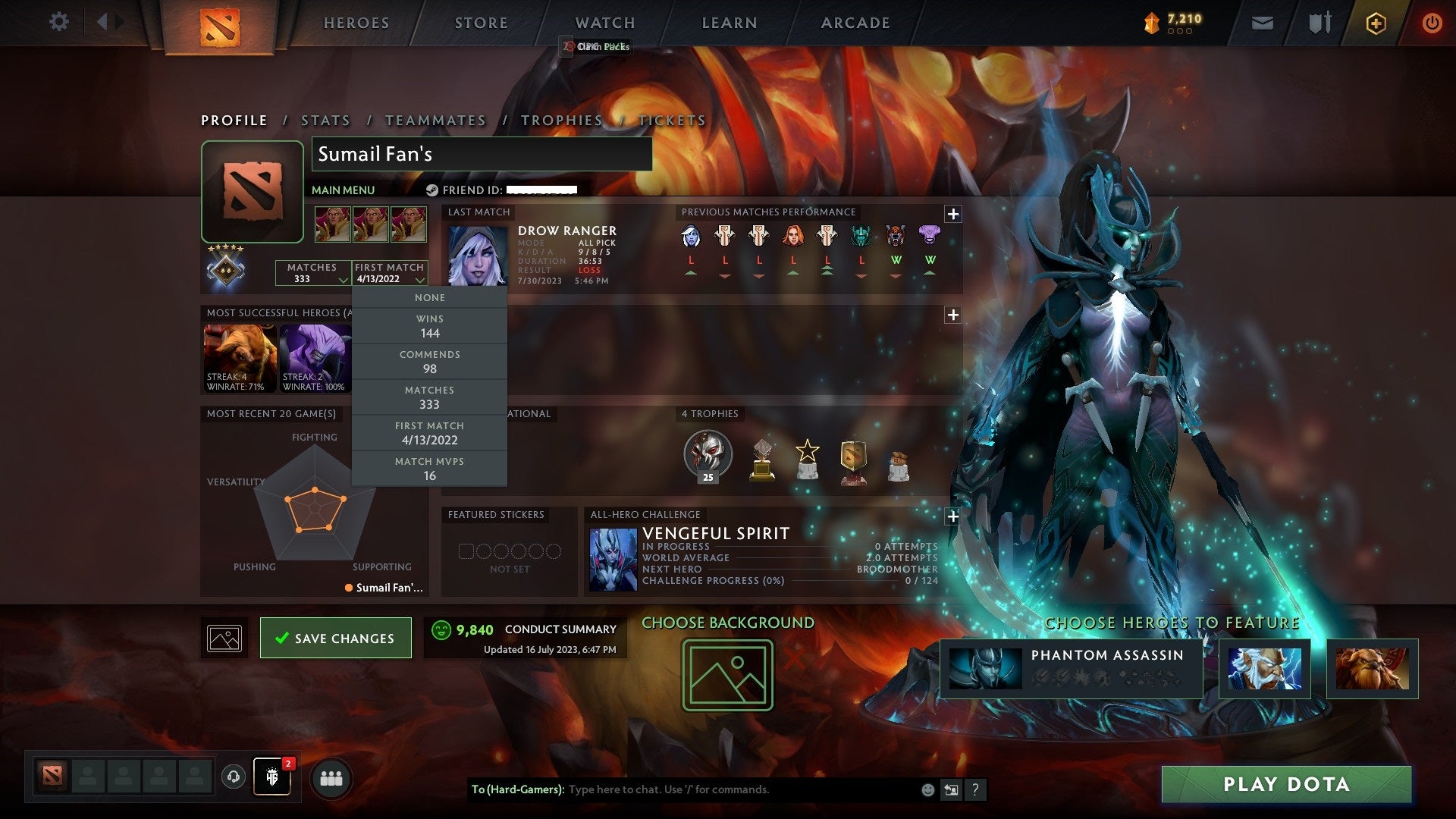The image size is (1456, 819).
Task: Open the Matches 333 dropdown
Action: pyautogui.click(x=312, y=274)
